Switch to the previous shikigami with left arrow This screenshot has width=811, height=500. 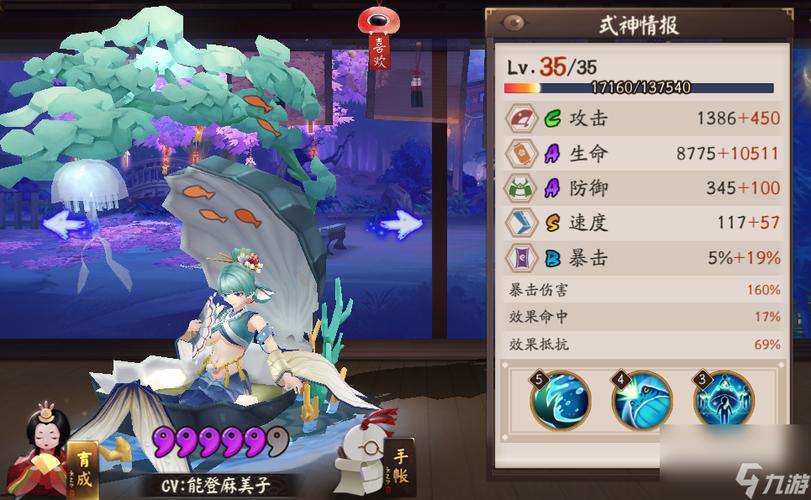coord(68,222)
